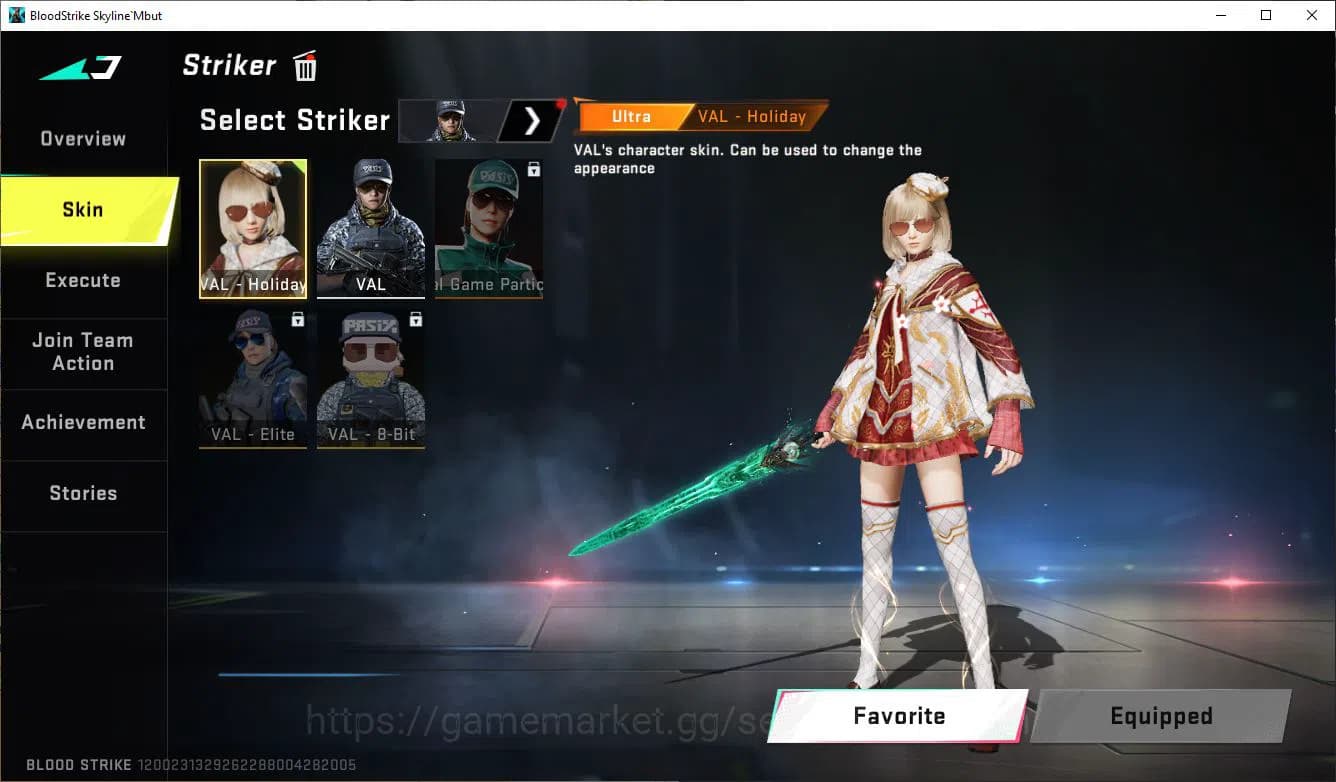The width and height of the screenshot is (1336, 782).
Task: Click the striker portrait beside Select Striker
Action: pos(449,120)
